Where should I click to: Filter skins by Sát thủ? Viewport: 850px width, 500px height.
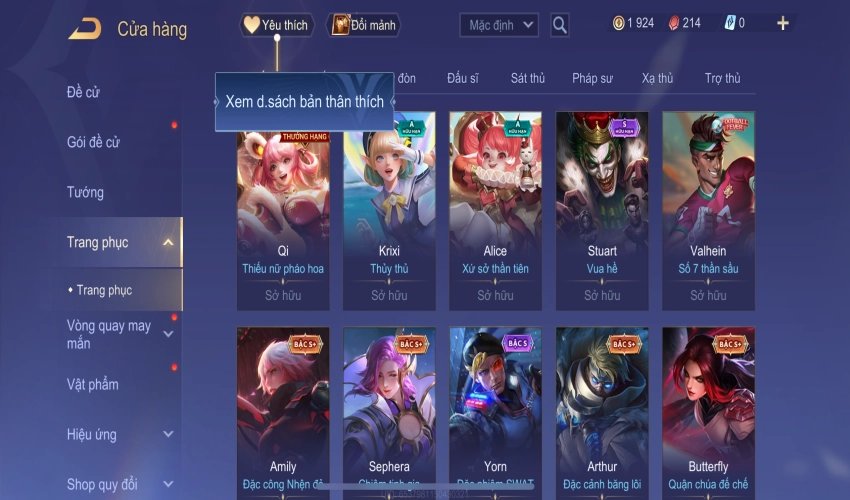click(x=527, y=78)
